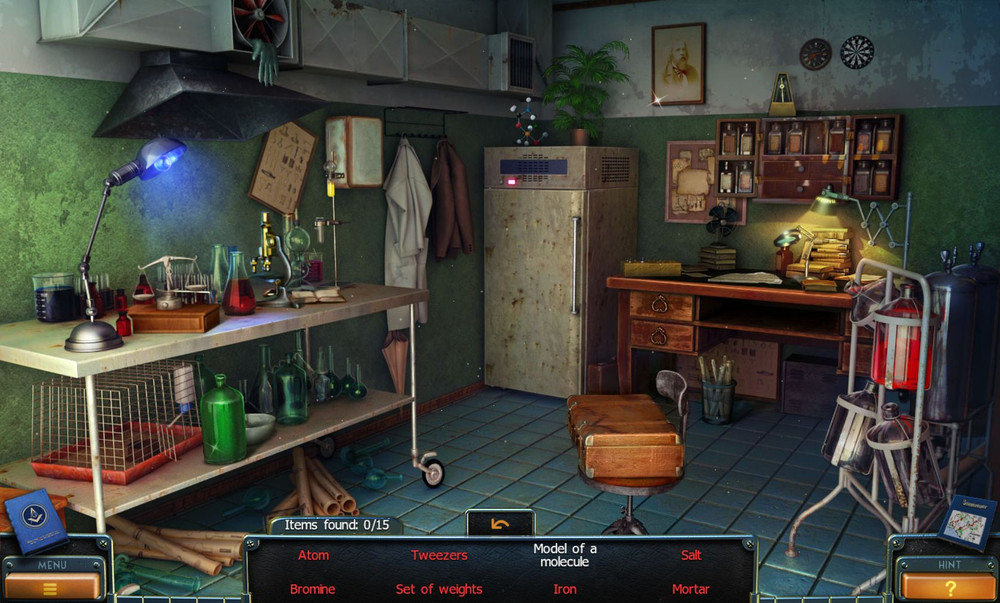Select Salt in the item list
This screenshot has width=1000, height=603.
(x=691, y=555)
